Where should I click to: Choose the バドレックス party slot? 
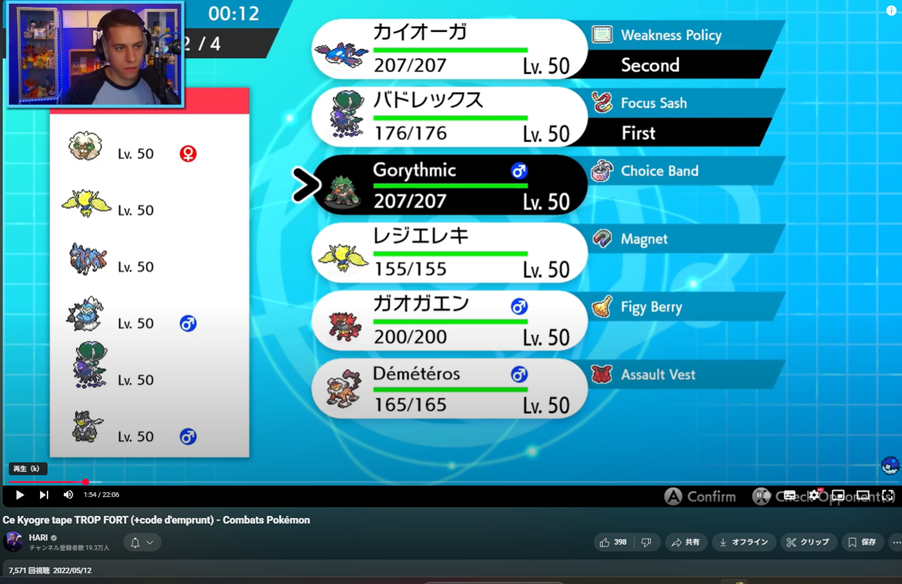(450, 117)
